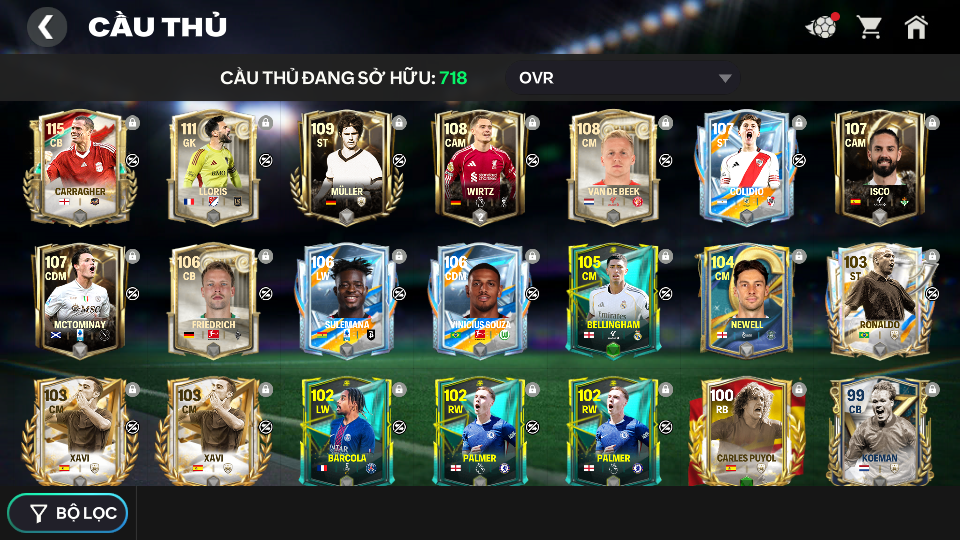Select the Ronaldo 103 ST card
The height and width of the screenshot is (540, 960).
[879, 299]
